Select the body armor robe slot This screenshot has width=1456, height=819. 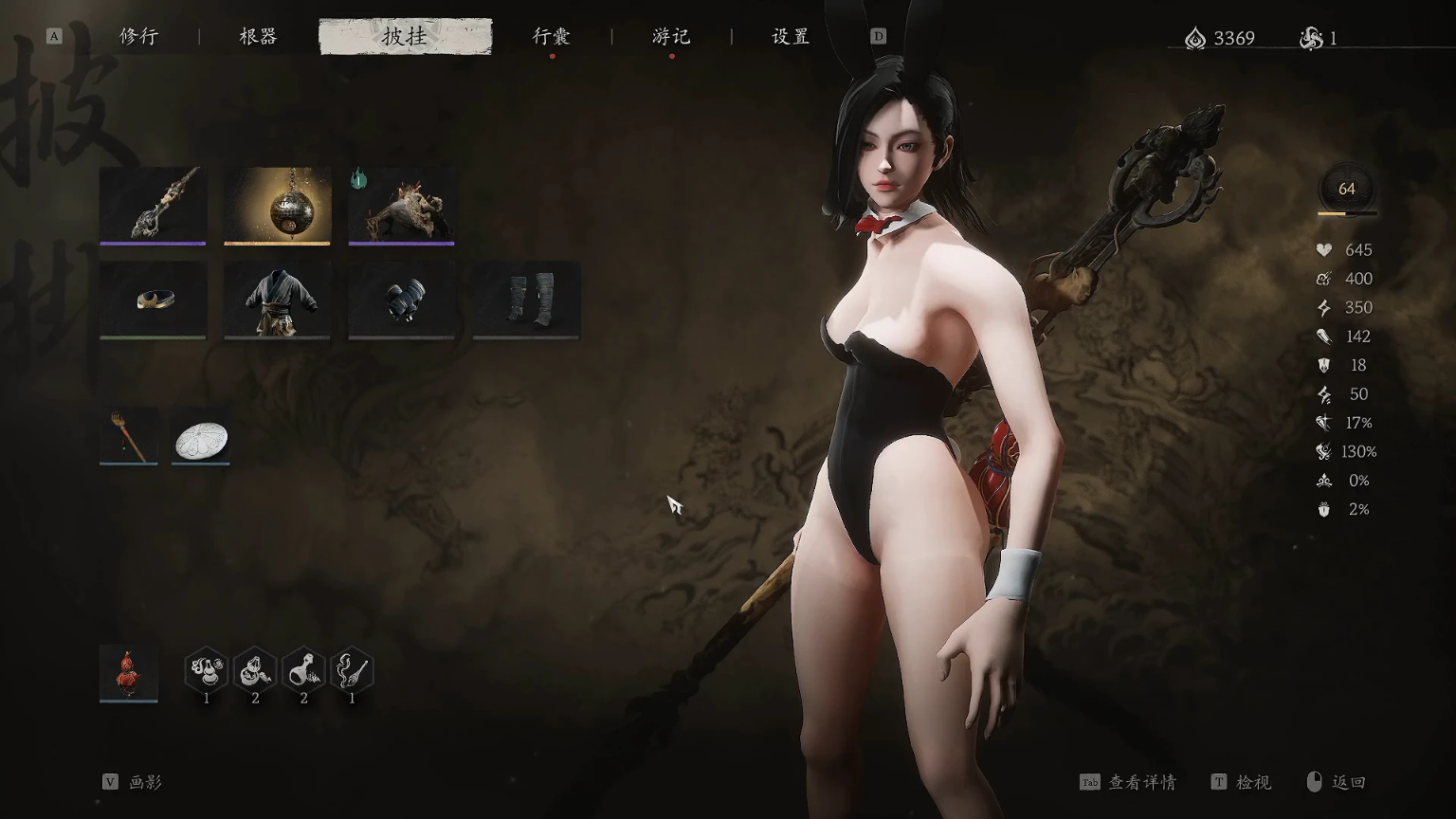[277, 300]
